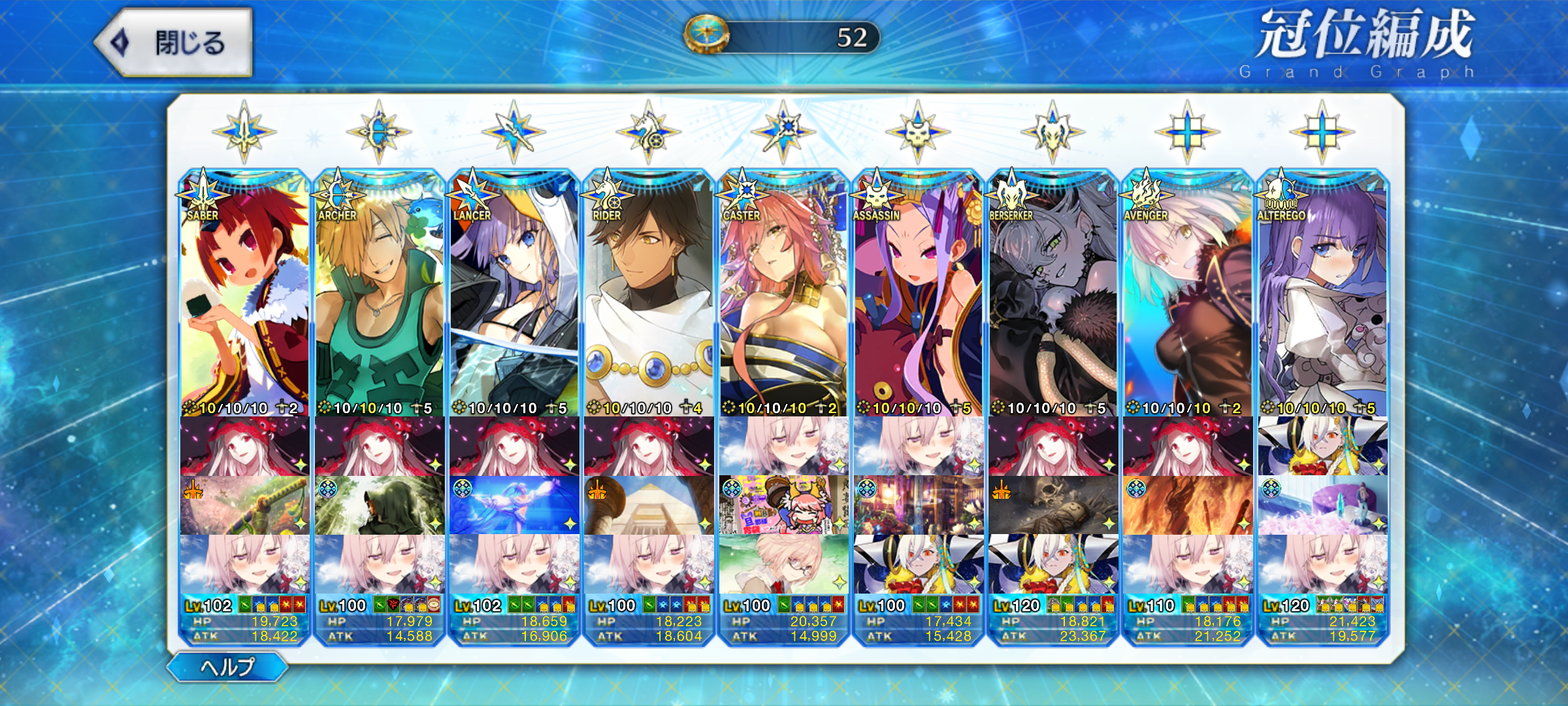1568x706 pixels.
Task: Choose the Archer servant card
Action: tap(380, 294)
